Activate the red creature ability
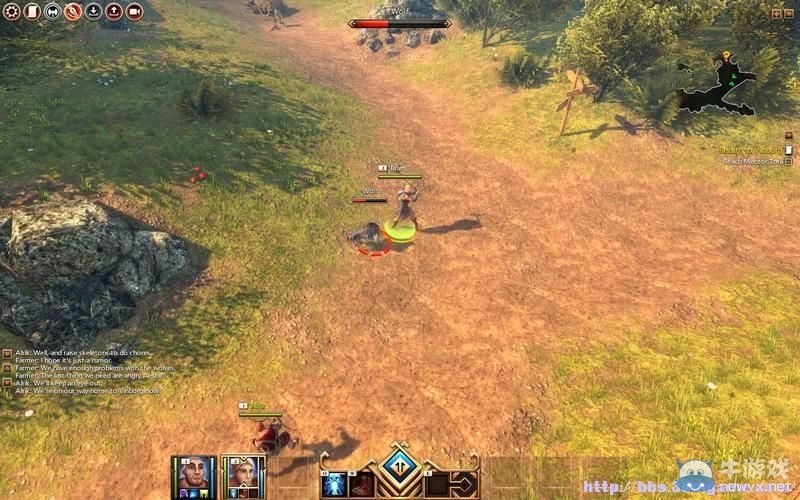The image size is (800, 500). (x=361, y=484)
